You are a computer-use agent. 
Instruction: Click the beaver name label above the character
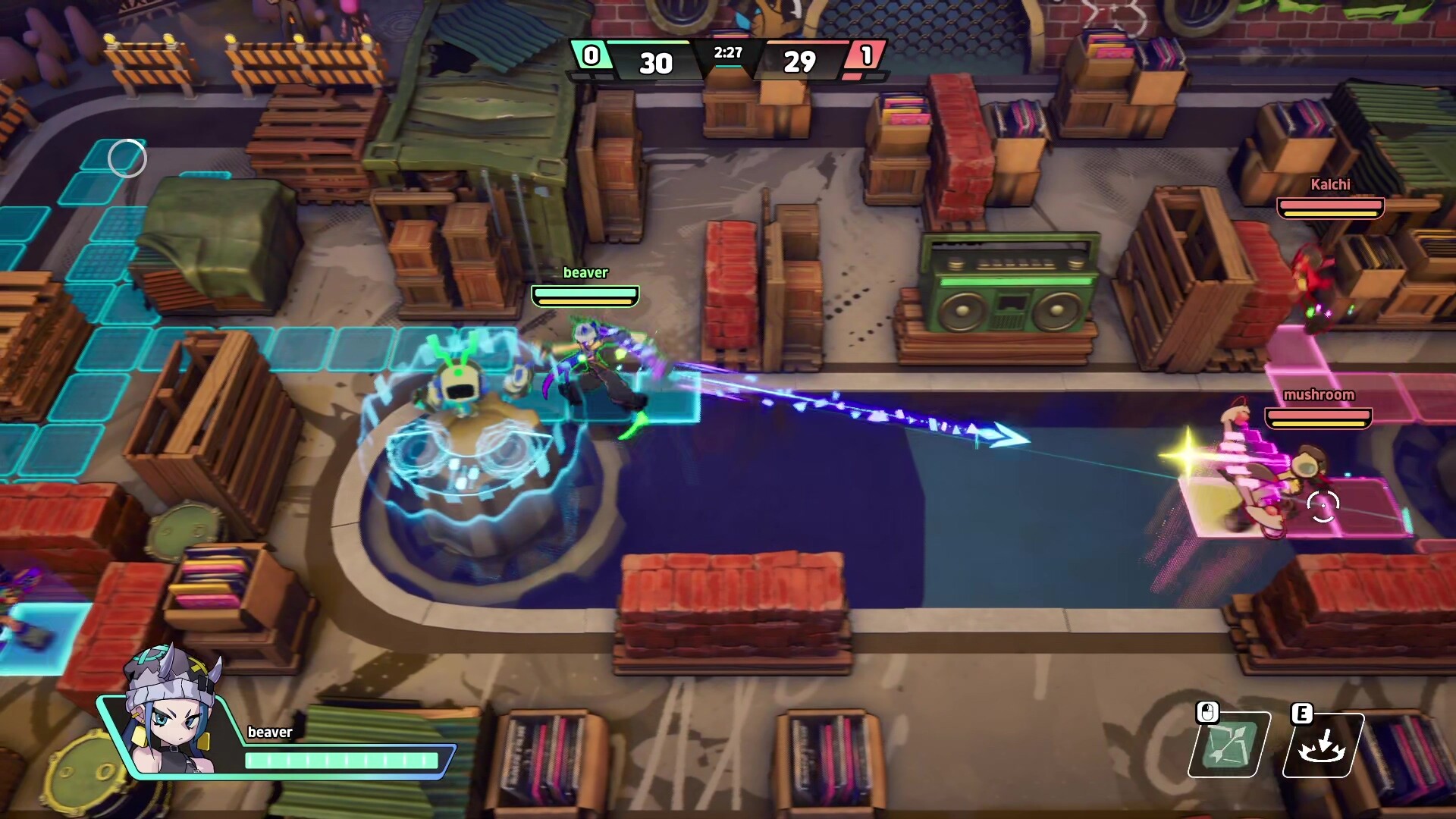[585, 273]
